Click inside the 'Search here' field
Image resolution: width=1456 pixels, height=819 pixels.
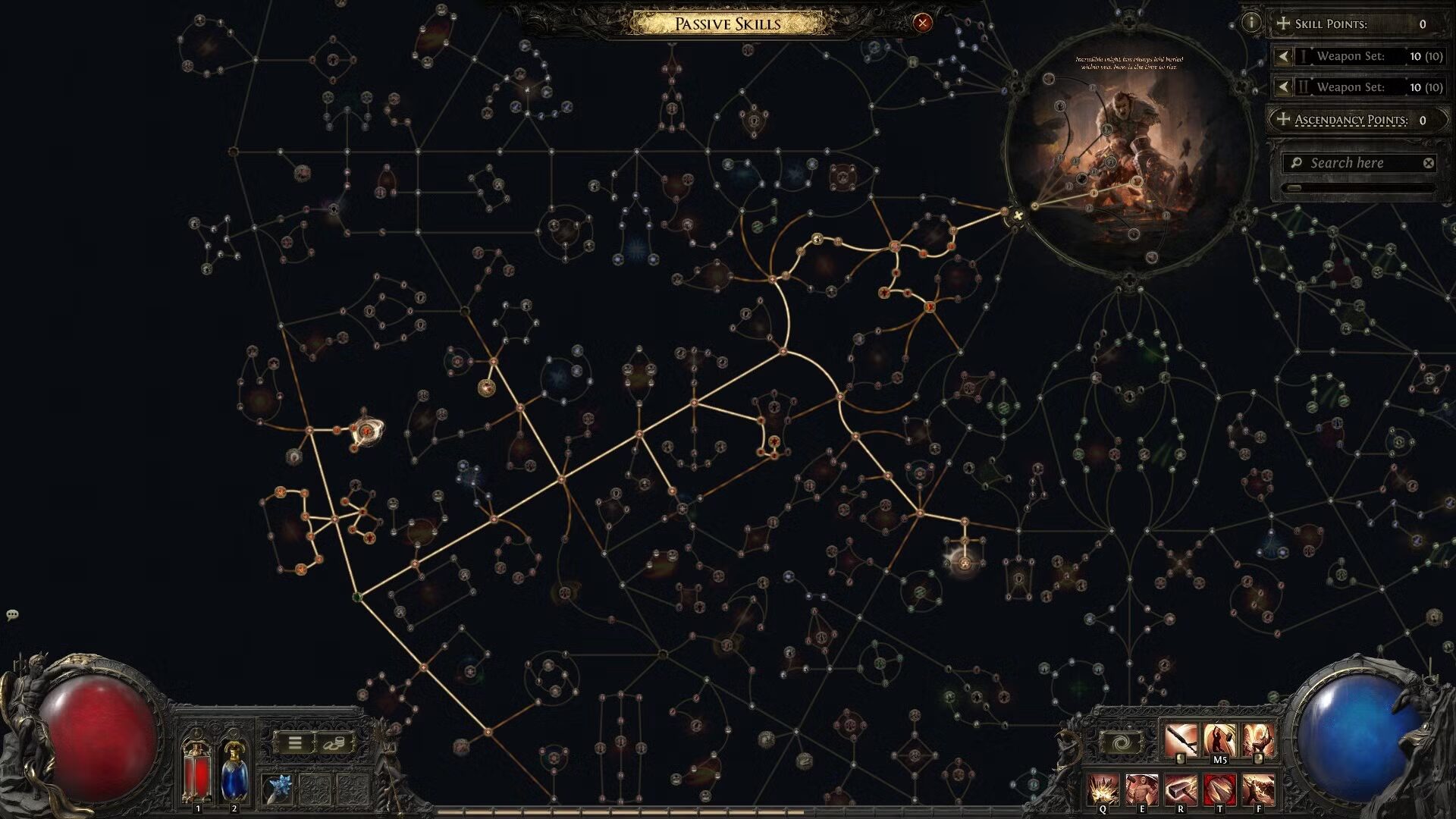tap(1350, 162)
